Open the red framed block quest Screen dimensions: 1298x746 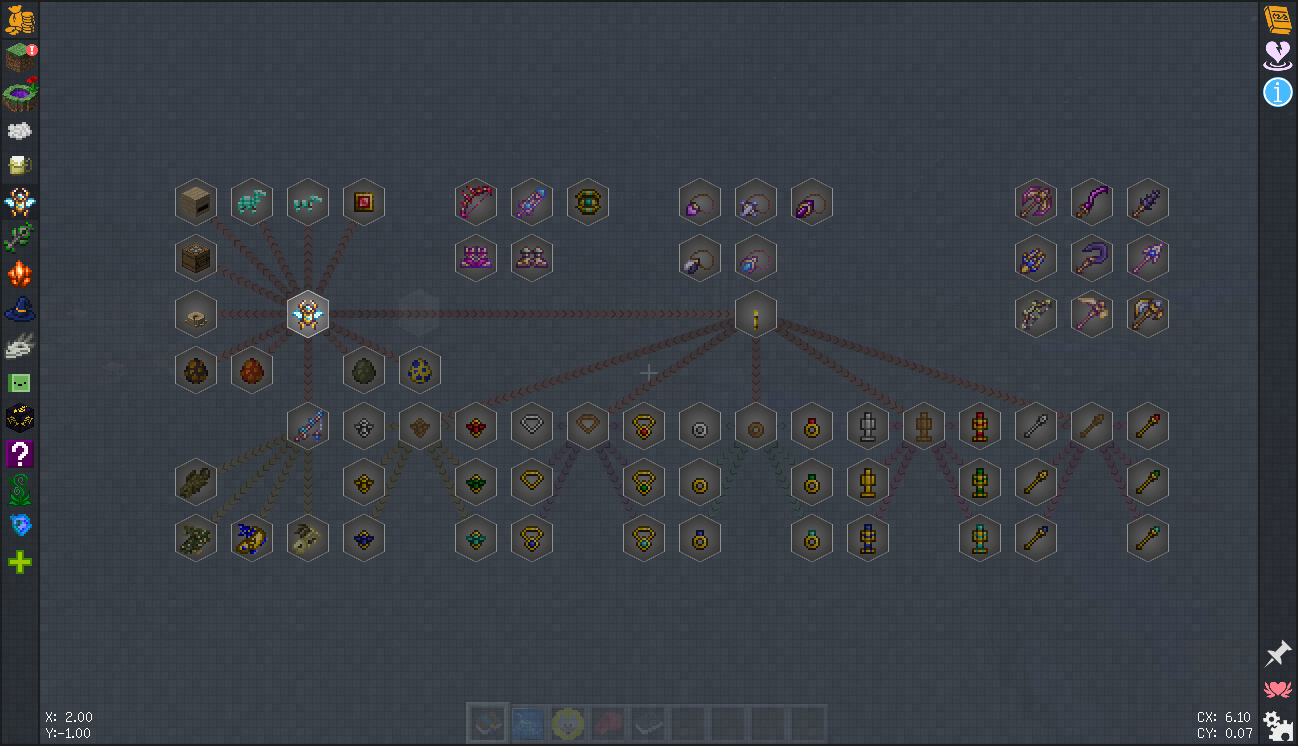coord(364,202)
